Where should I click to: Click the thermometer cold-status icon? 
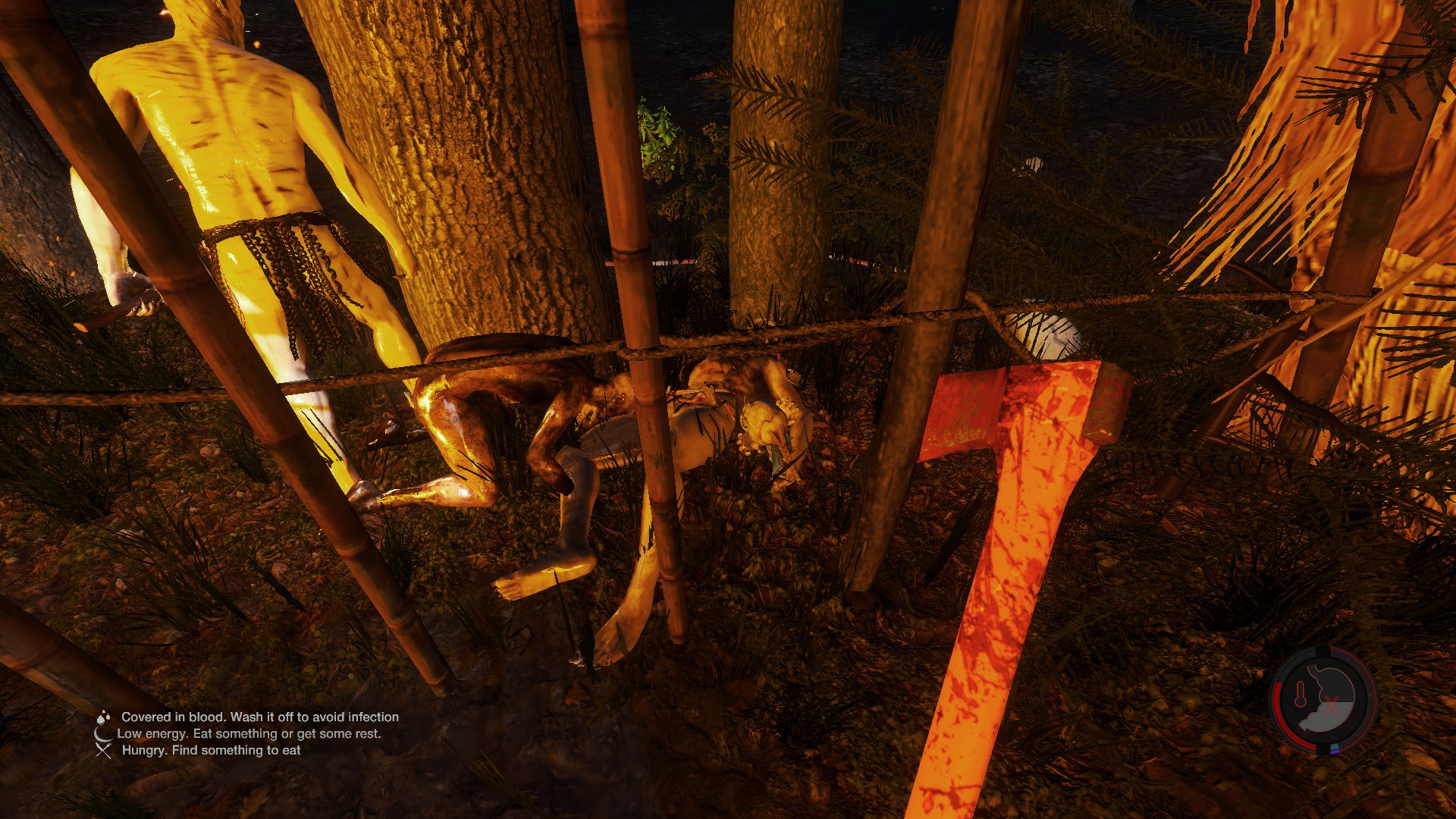click(1301, 694)
